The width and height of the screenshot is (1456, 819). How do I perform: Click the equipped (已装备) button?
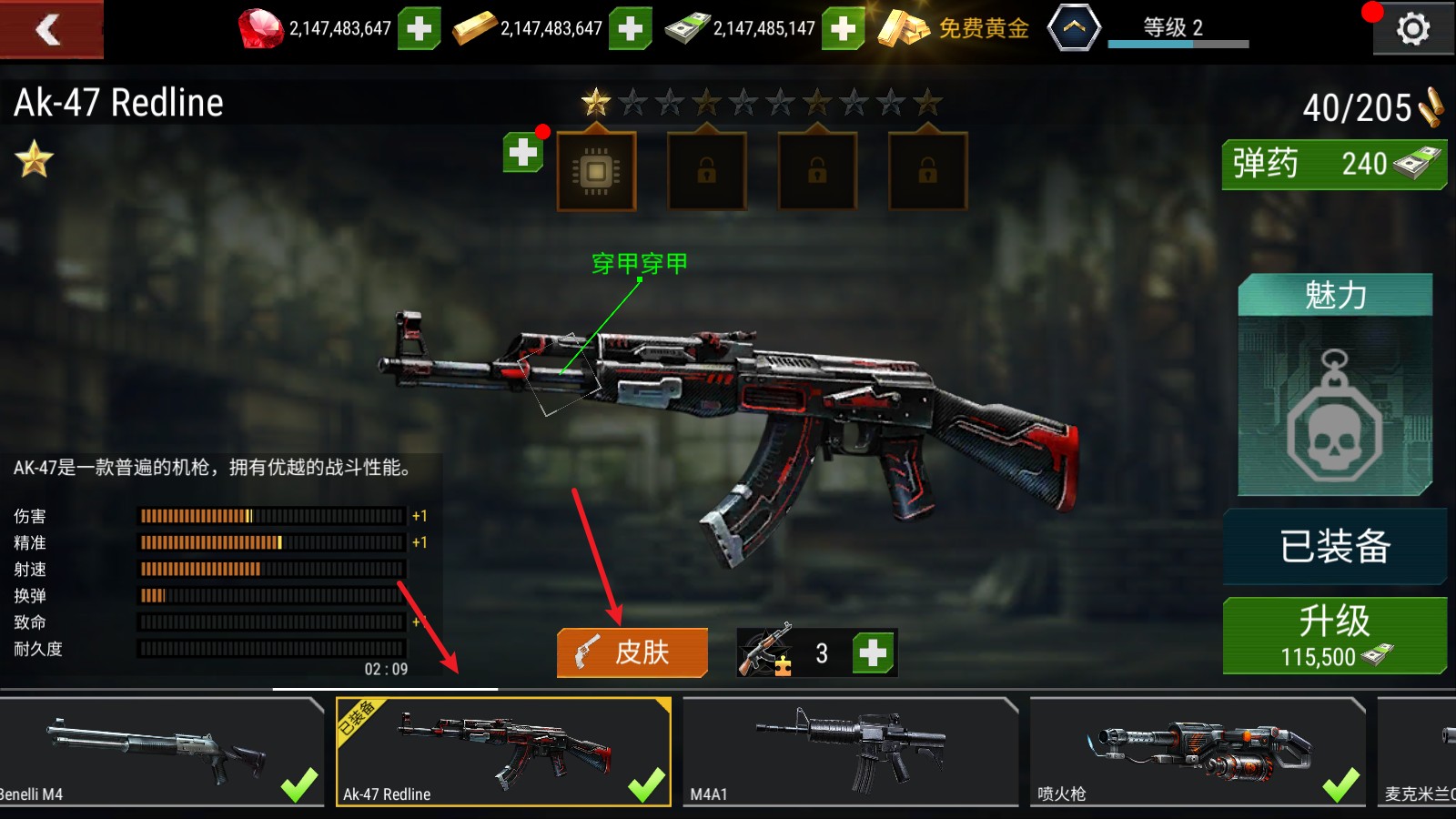coord(1335,546)
